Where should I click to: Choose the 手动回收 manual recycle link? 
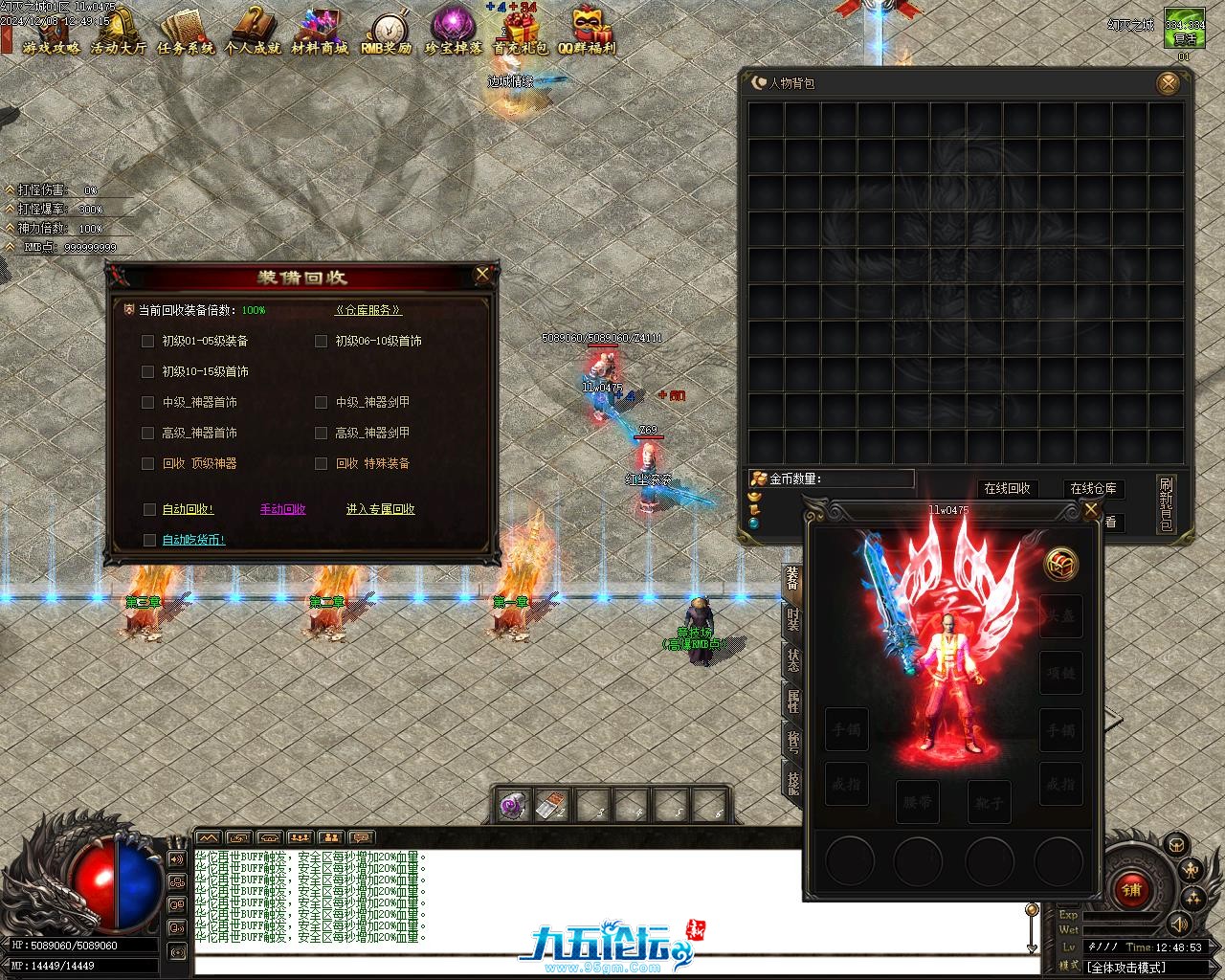282,509
